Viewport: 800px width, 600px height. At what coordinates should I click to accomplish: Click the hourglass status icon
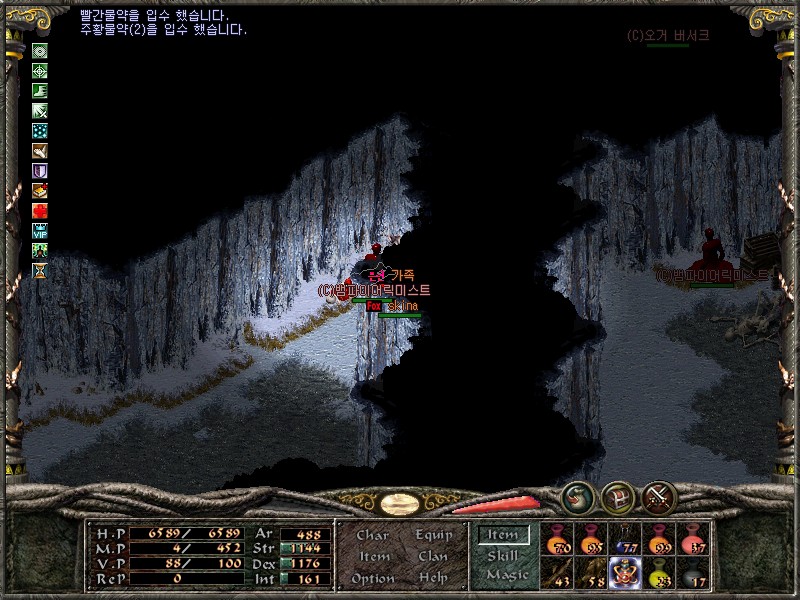[40, 270]
